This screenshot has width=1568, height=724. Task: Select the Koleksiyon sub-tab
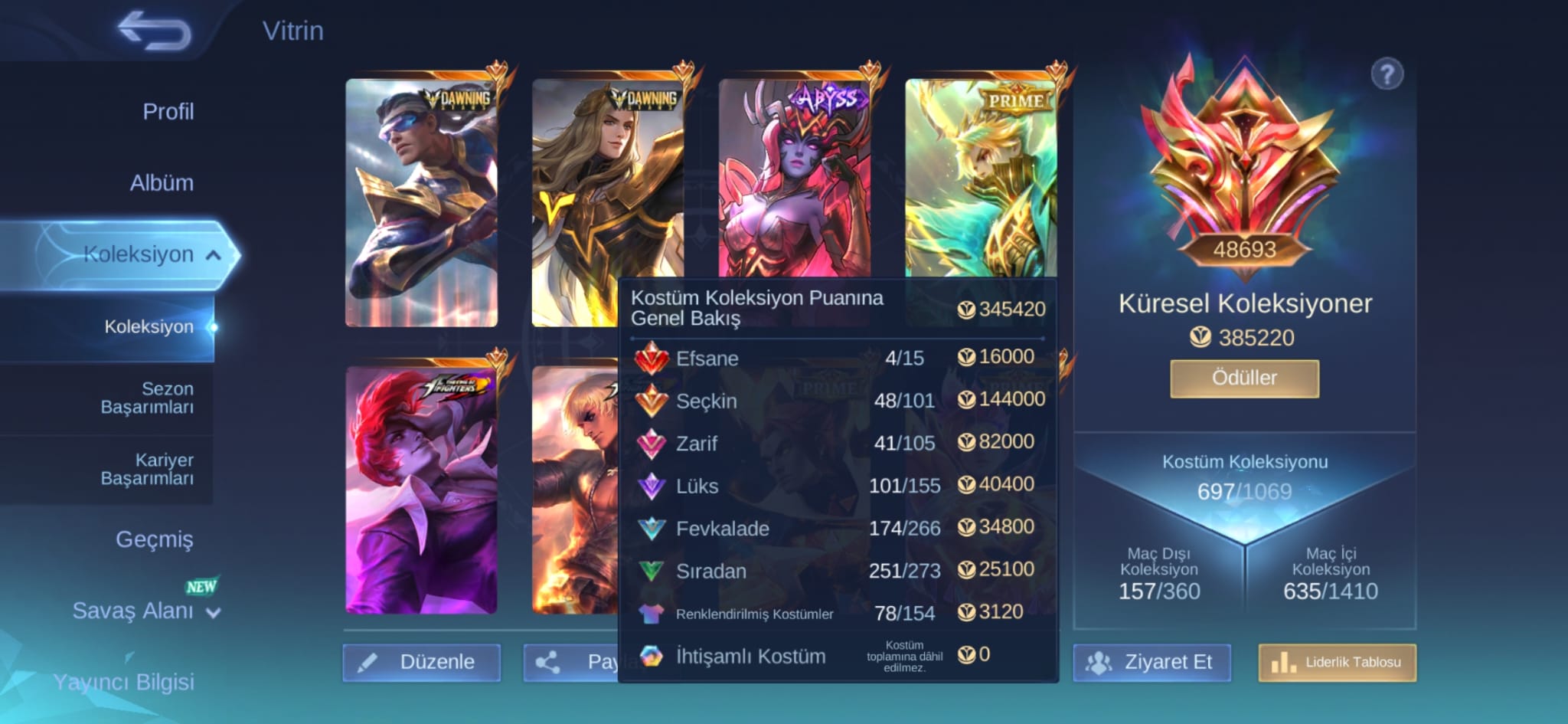point(149,327)
